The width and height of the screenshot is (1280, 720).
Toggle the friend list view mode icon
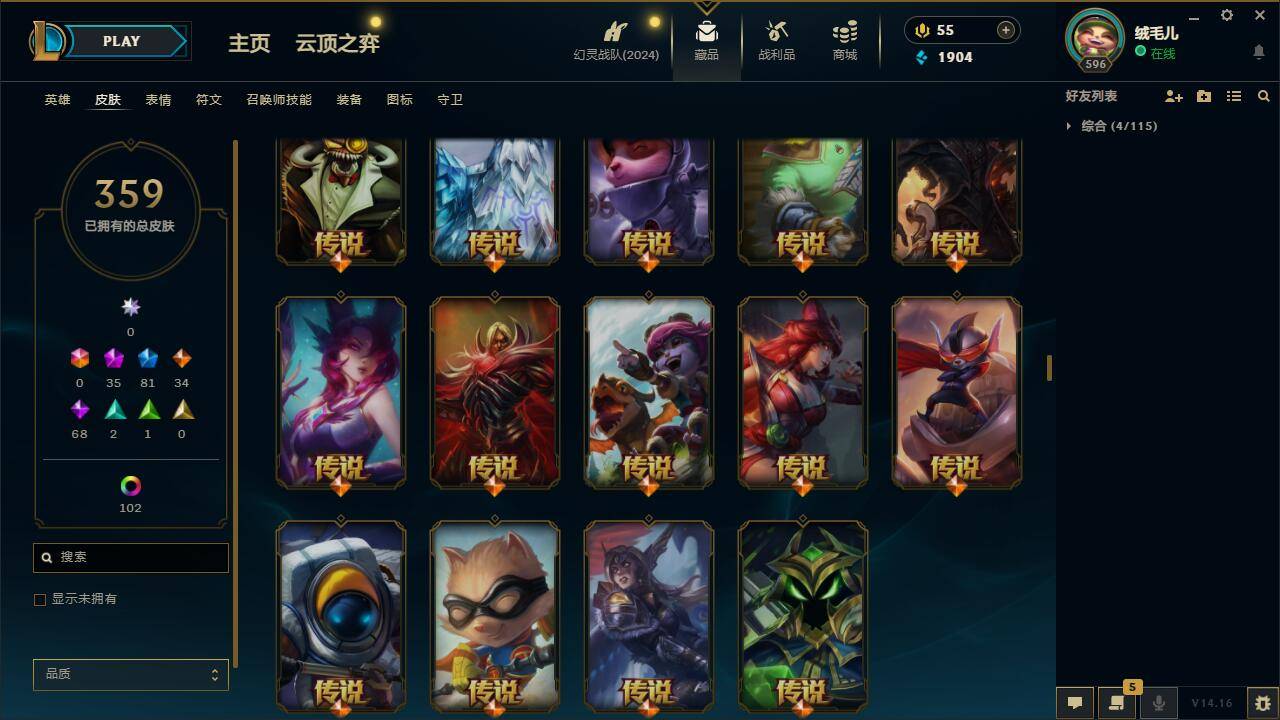1233,96
